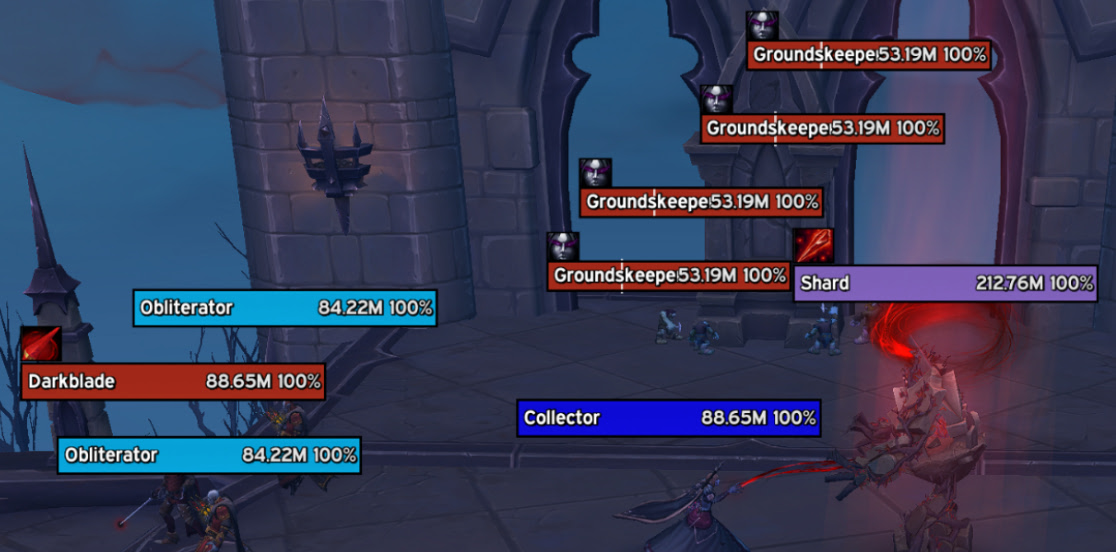The width and height of the screenshot is (1116, 552).
Task: Select the blue Collector nameplate
Action: point(669,418)
